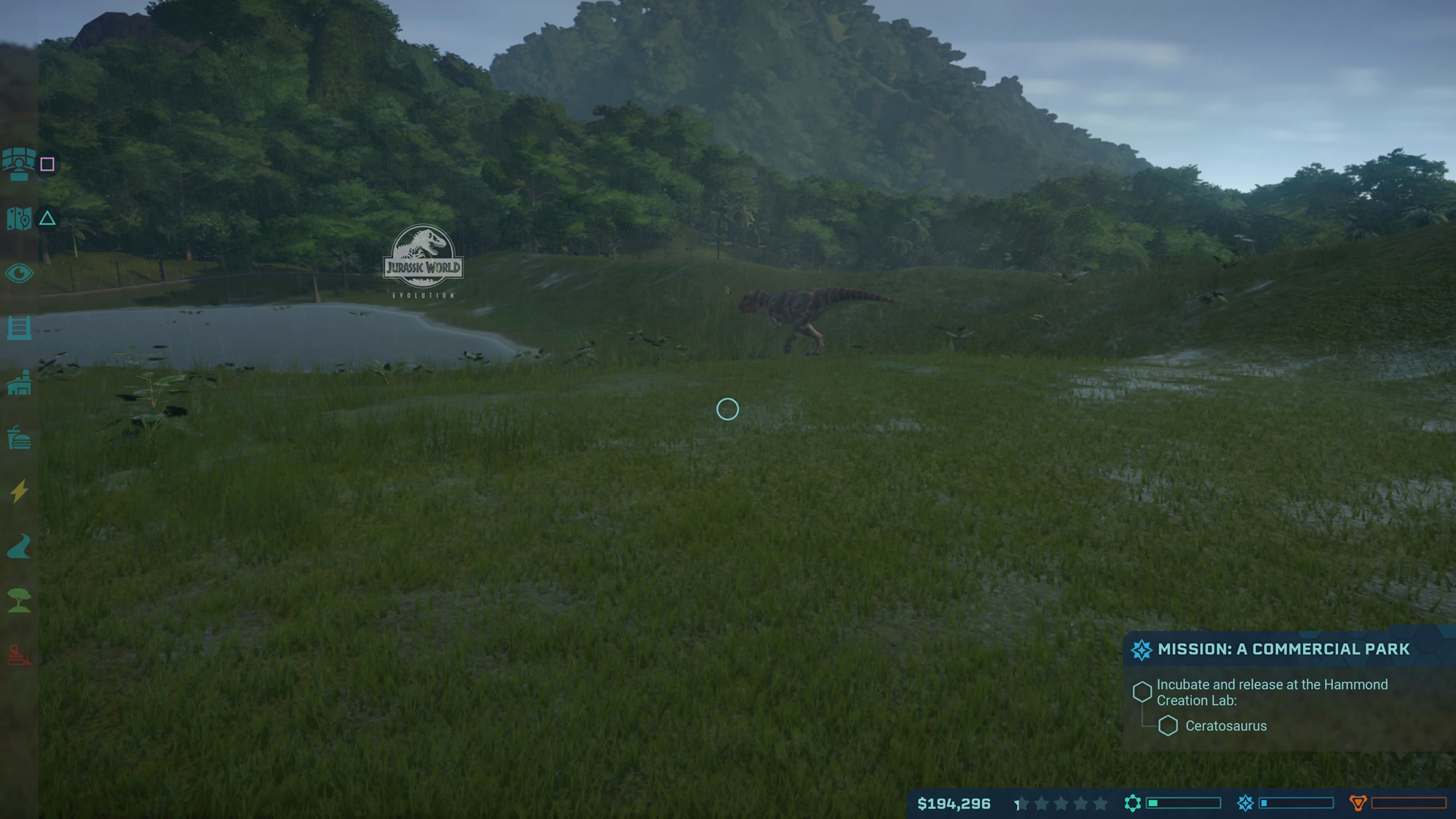Activate the overview eye icon
The image size is (1456, 819).
click(18, 274)
